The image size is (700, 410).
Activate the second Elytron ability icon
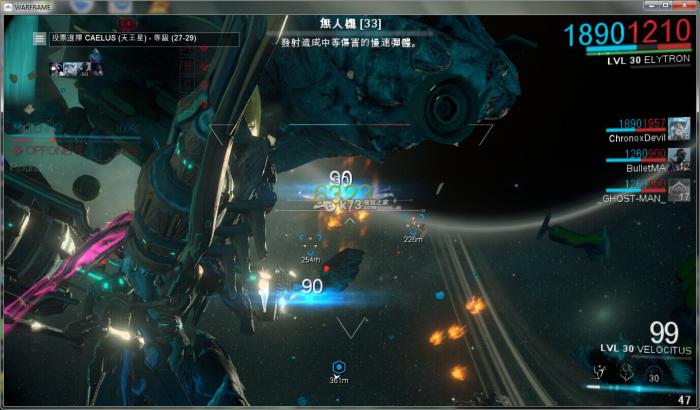tap(625, 372)
